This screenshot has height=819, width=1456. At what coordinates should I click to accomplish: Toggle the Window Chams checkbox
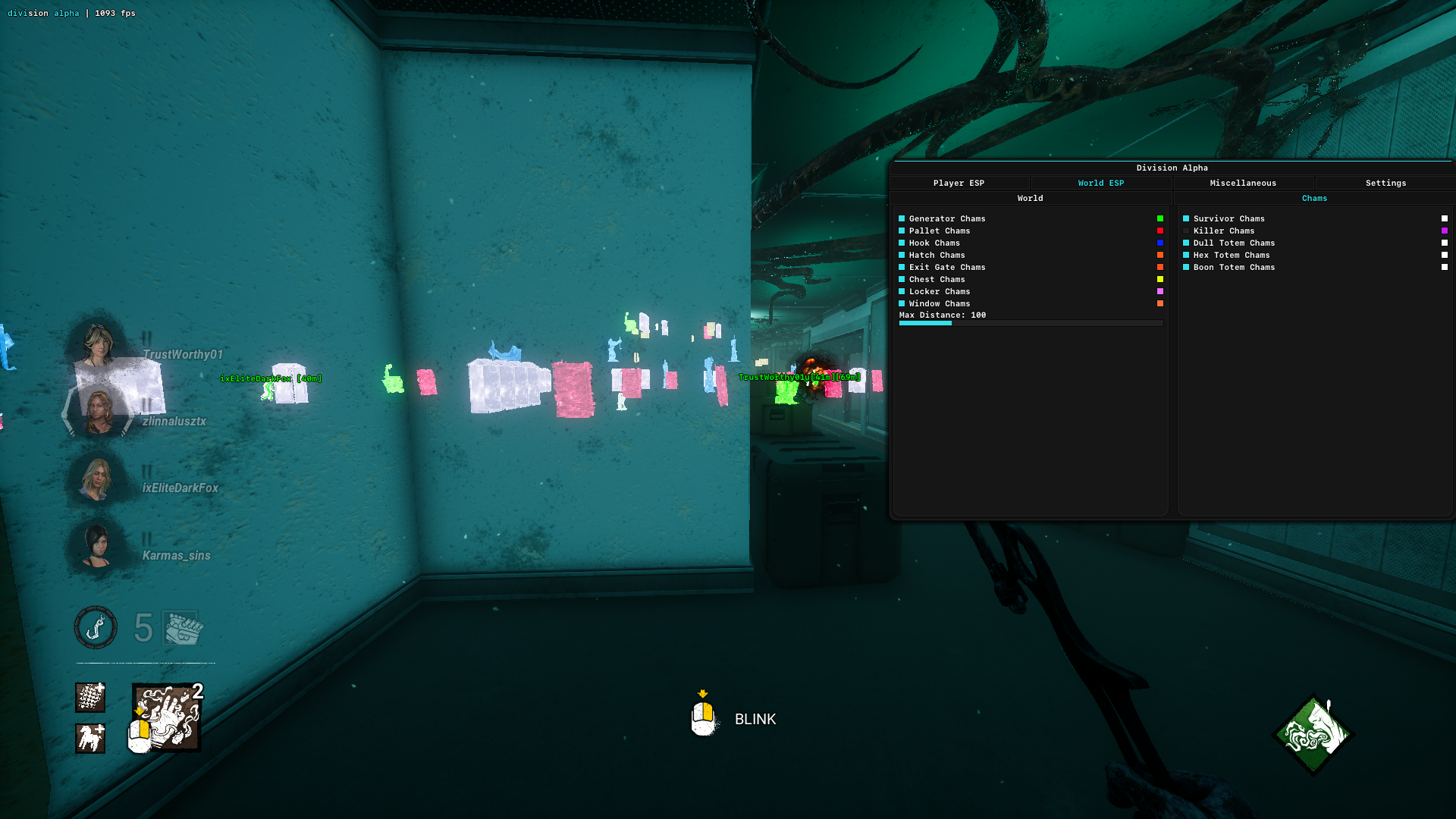pyautogui.click(x=902, y=303)
